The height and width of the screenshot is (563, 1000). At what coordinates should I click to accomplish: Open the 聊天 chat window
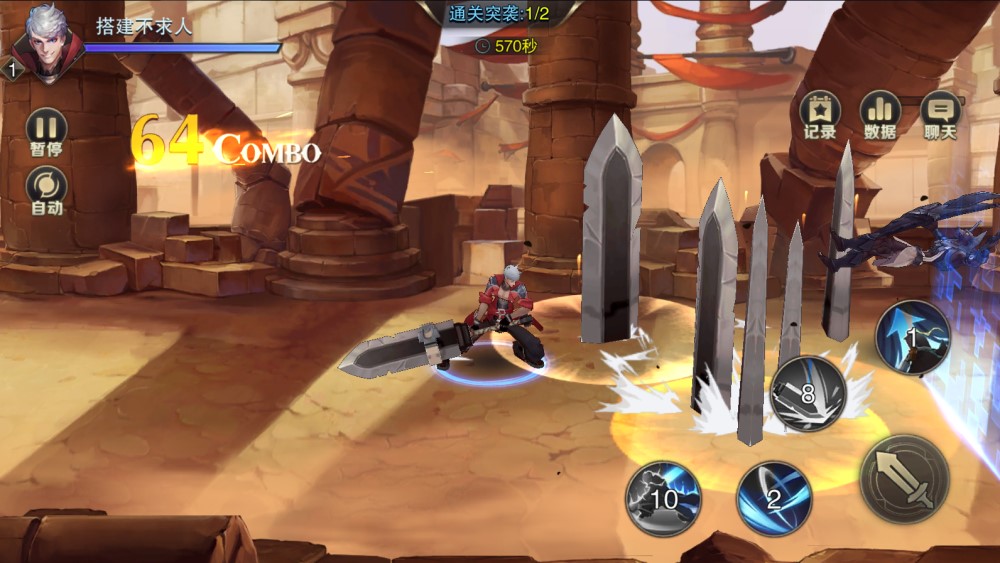[x=940, y=111]
